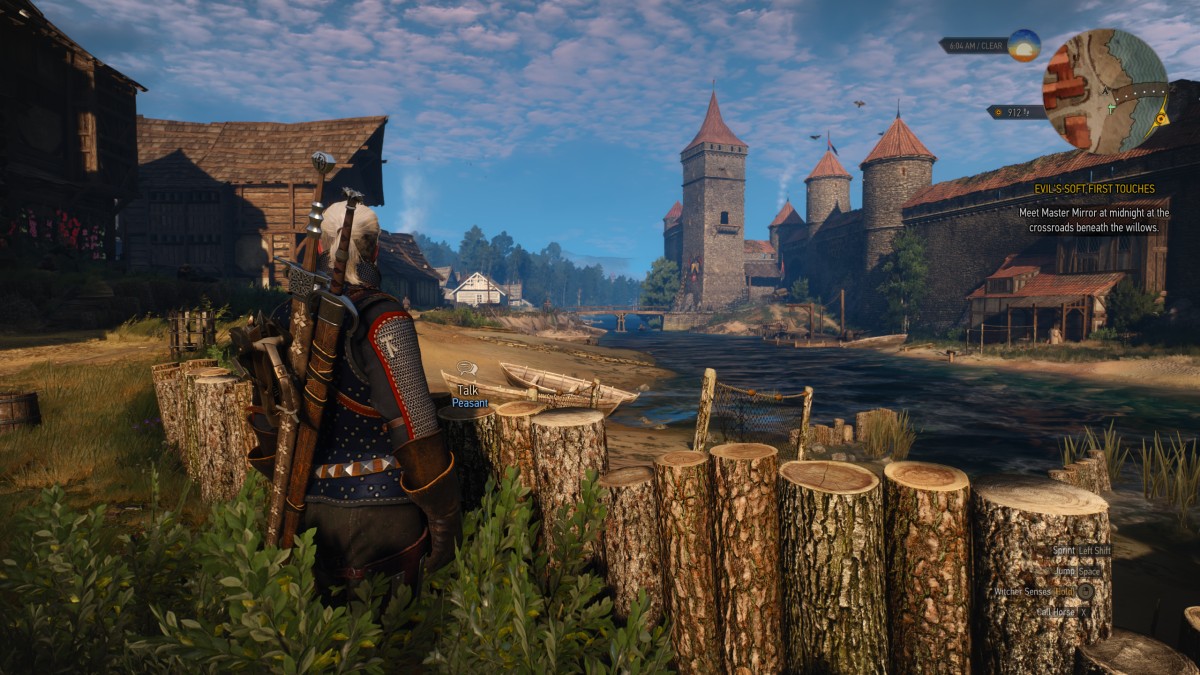Click the Talk speech bubble over Peasant
The width and height of the screenshot is (1200, 675).
pyautogui.click(x=467, y=370)
